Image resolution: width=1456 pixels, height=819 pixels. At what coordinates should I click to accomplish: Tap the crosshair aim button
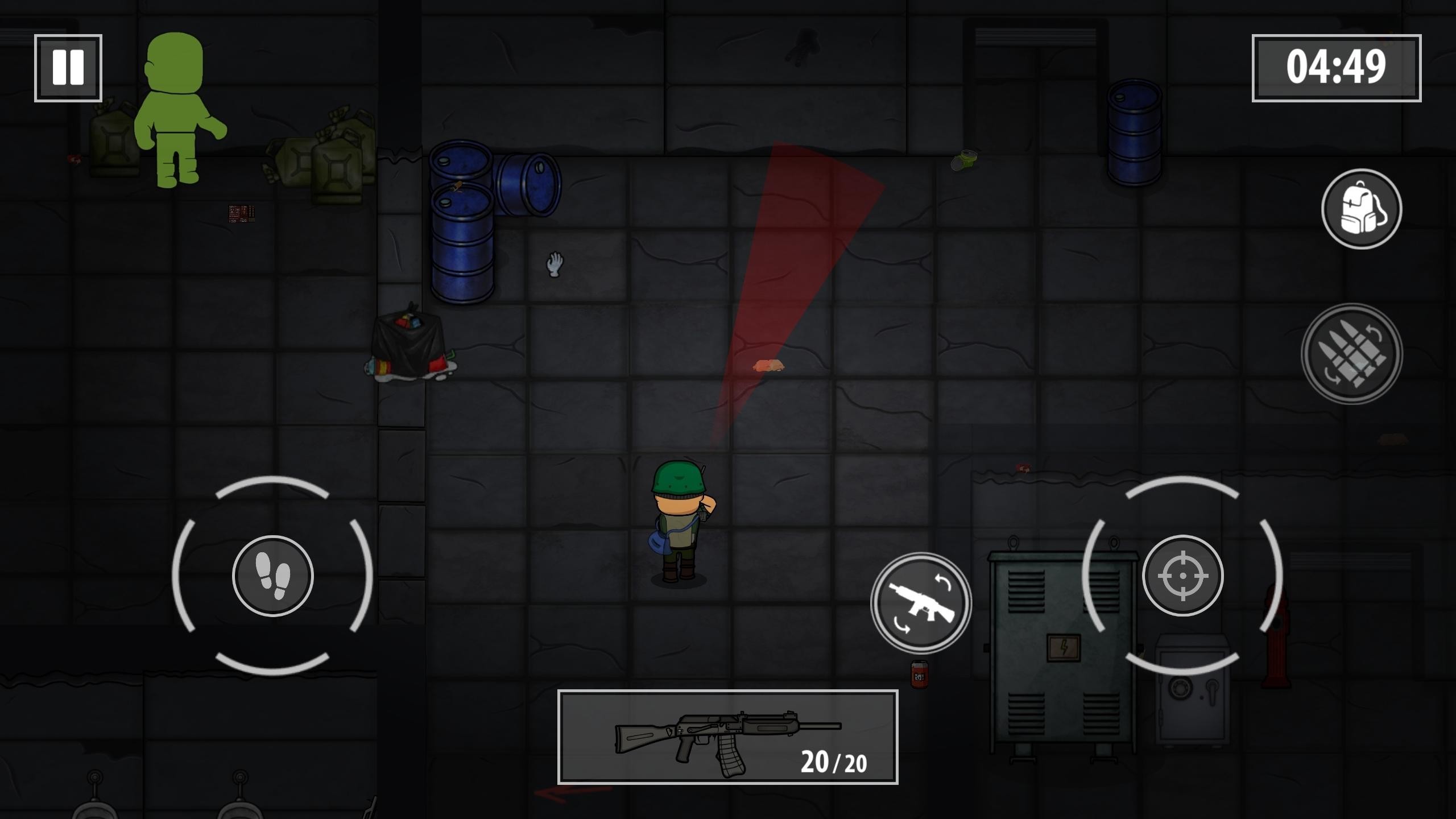tap(1182, 576)
